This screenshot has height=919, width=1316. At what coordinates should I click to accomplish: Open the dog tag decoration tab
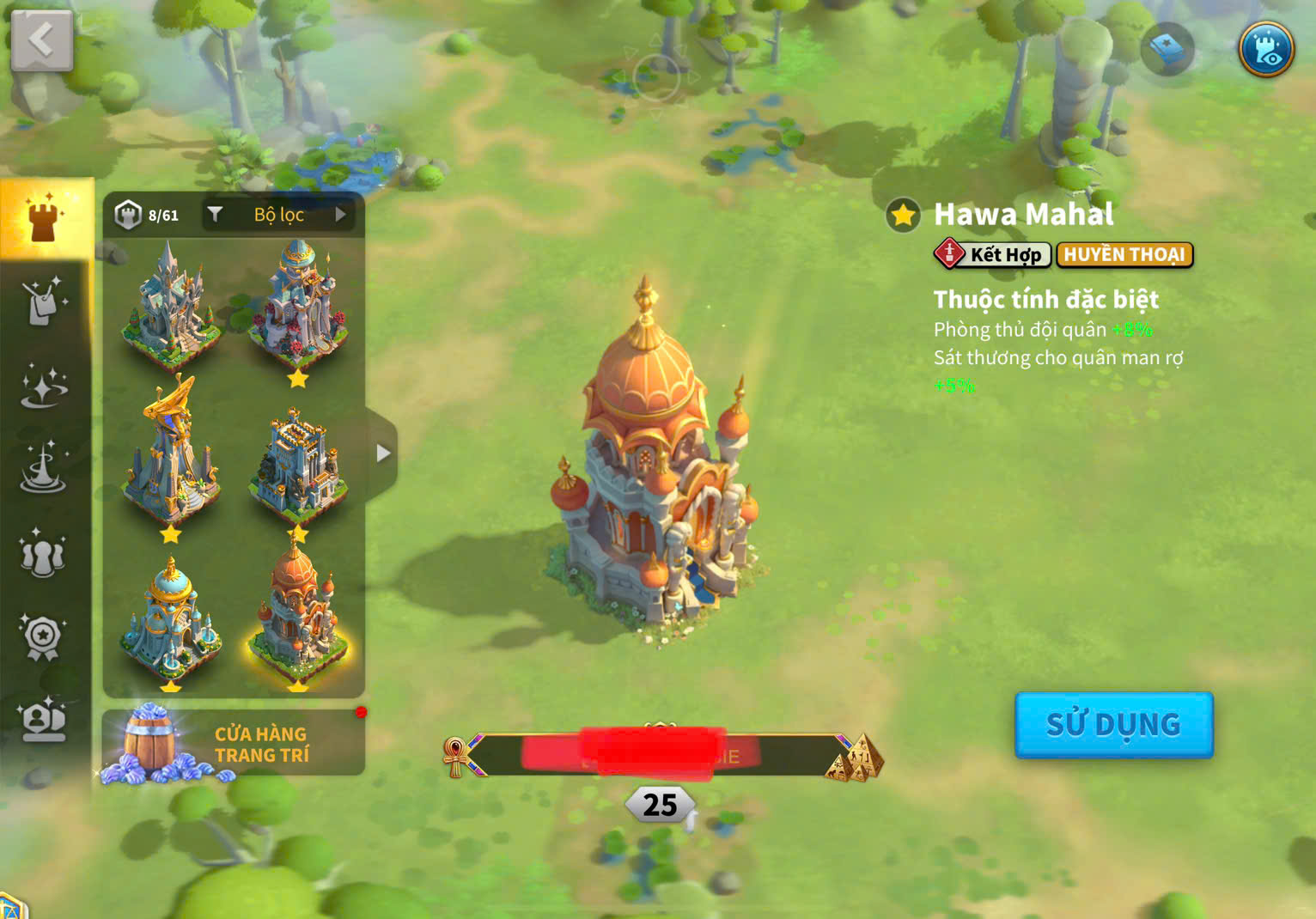[43, 301]
